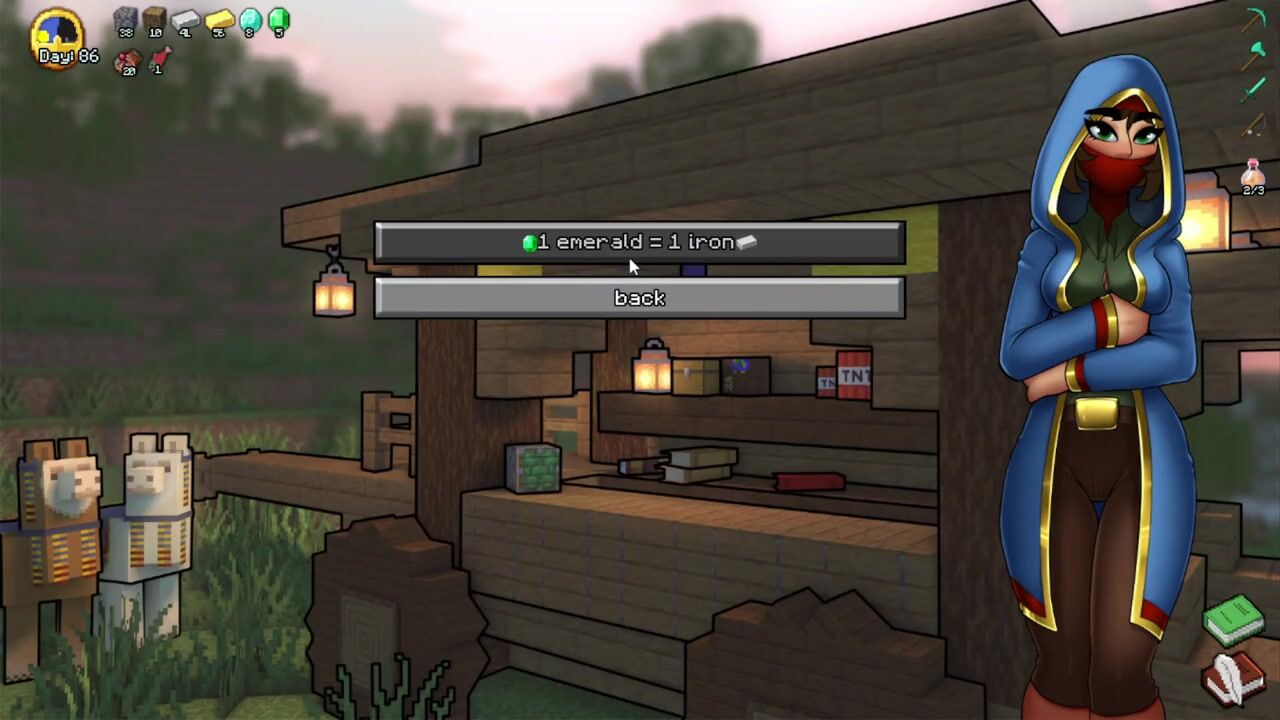Viewport: 1280px width, 720px height.
Task: Choose the back option
Action: (x=639, y=298)
